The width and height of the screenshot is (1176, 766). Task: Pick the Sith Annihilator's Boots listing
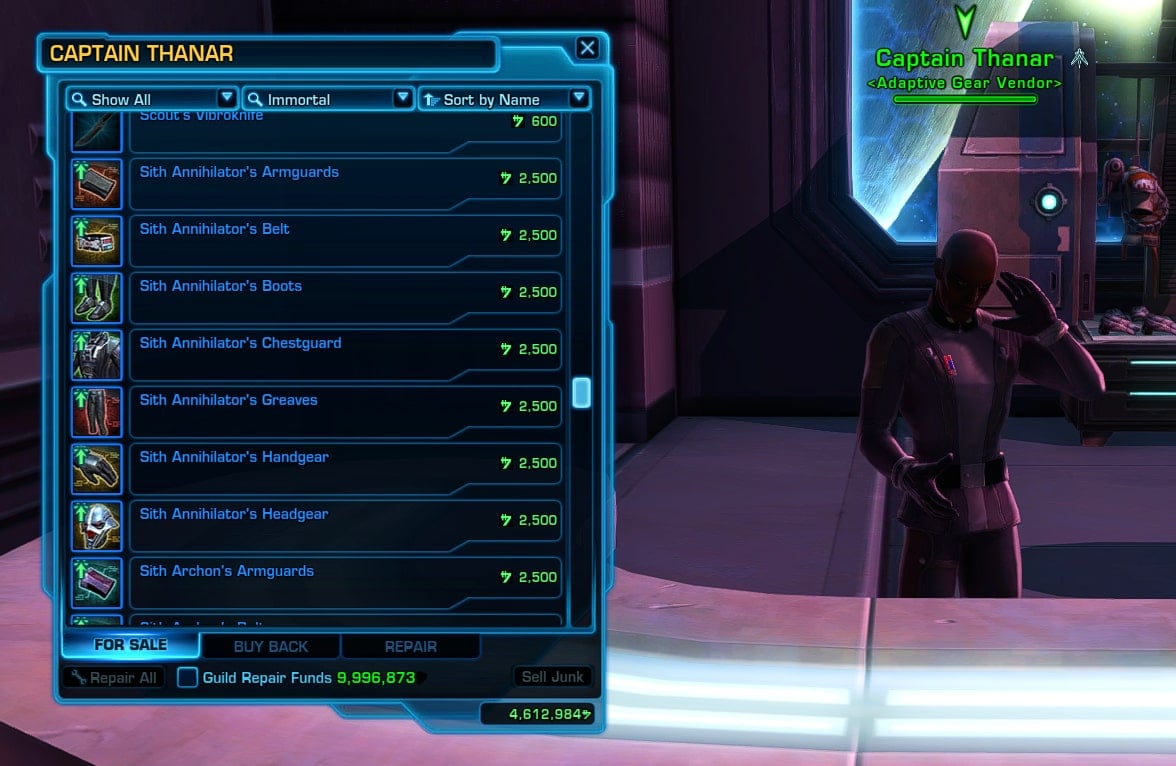click(345, 297)
